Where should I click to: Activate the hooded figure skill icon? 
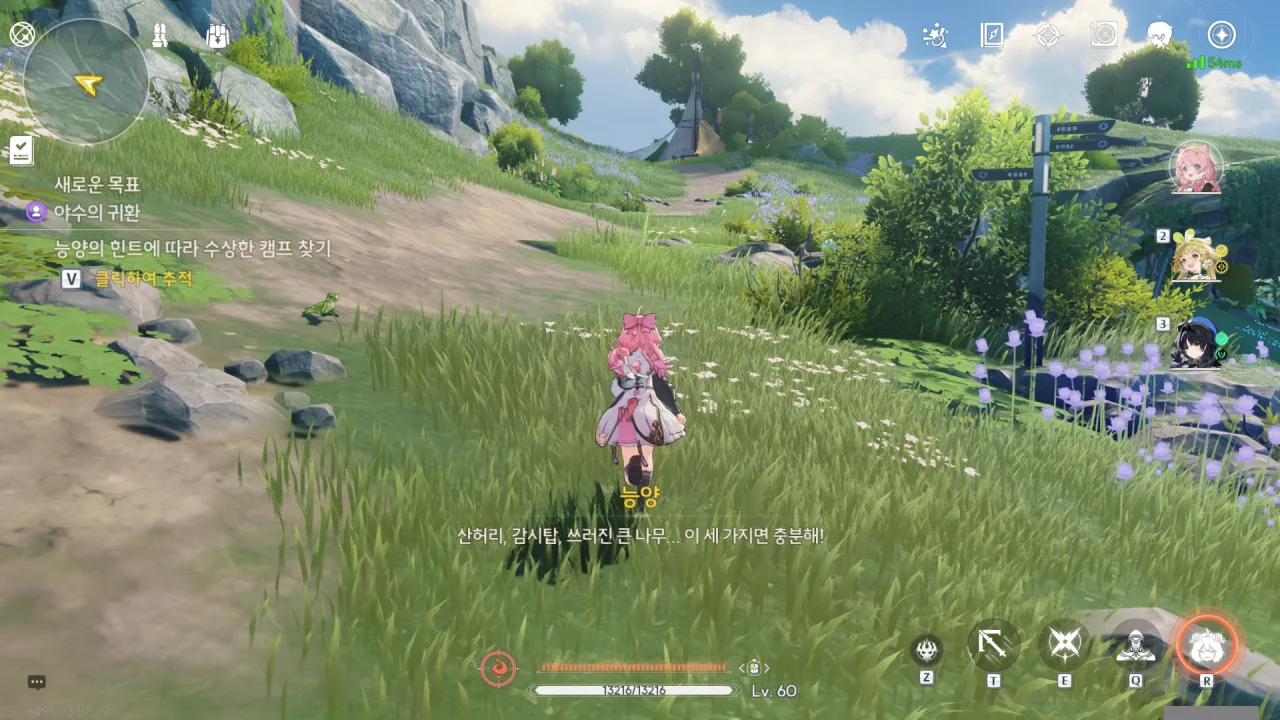1136,647
